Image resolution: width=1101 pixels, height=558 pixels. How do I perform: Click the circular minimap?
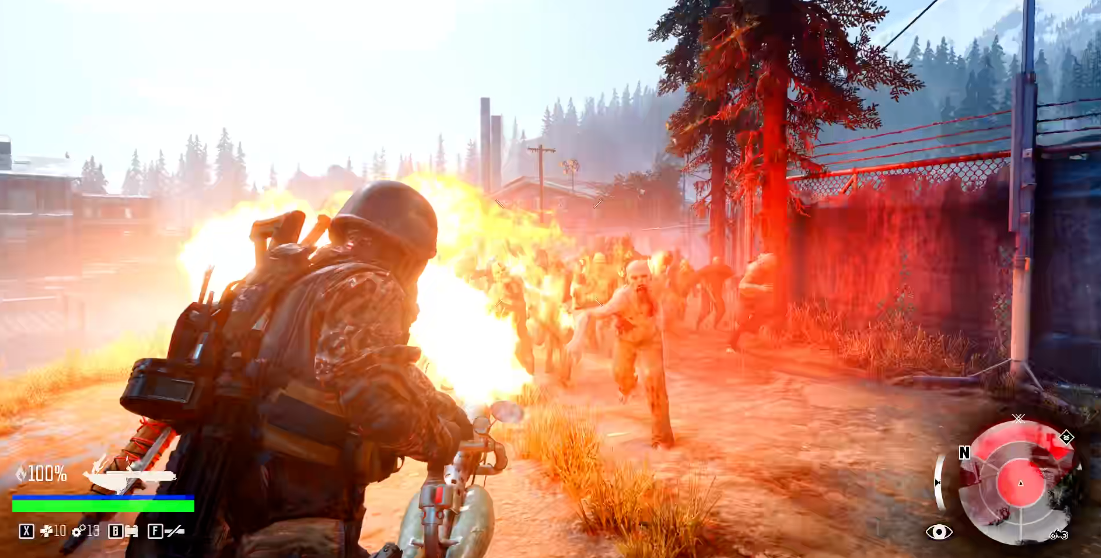tap(1019, 482)
